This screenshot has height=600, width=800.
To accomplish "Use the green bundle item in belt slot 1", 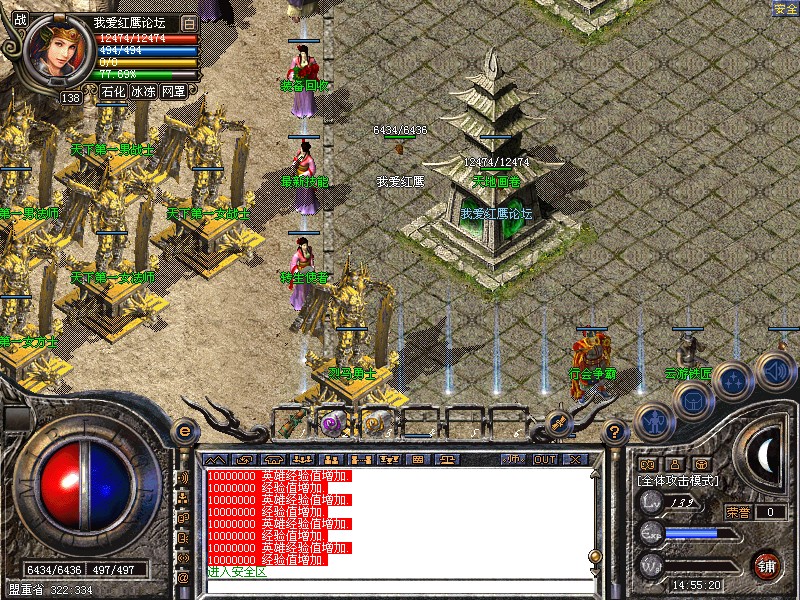I will (x=291, y=421).
